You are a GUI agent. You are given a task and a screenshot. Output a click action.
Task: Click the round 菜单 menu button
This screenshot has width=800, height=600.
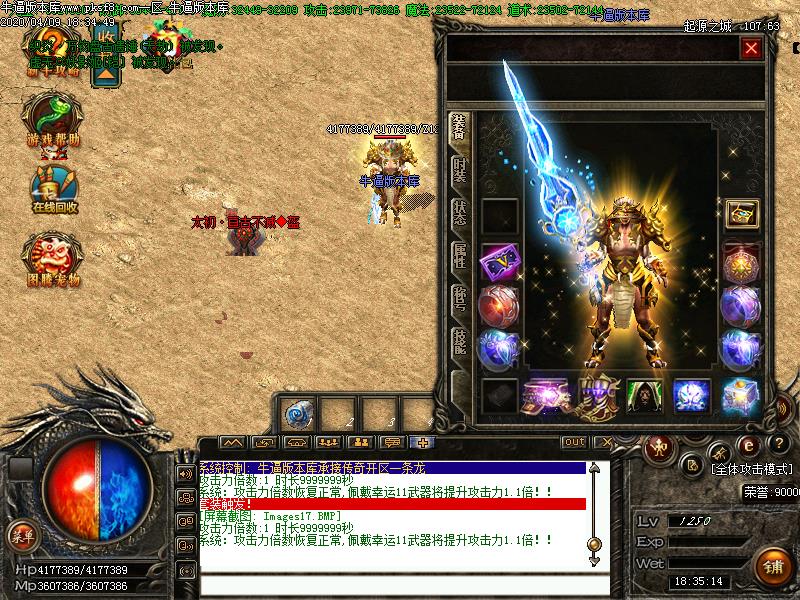coord(21,535)
